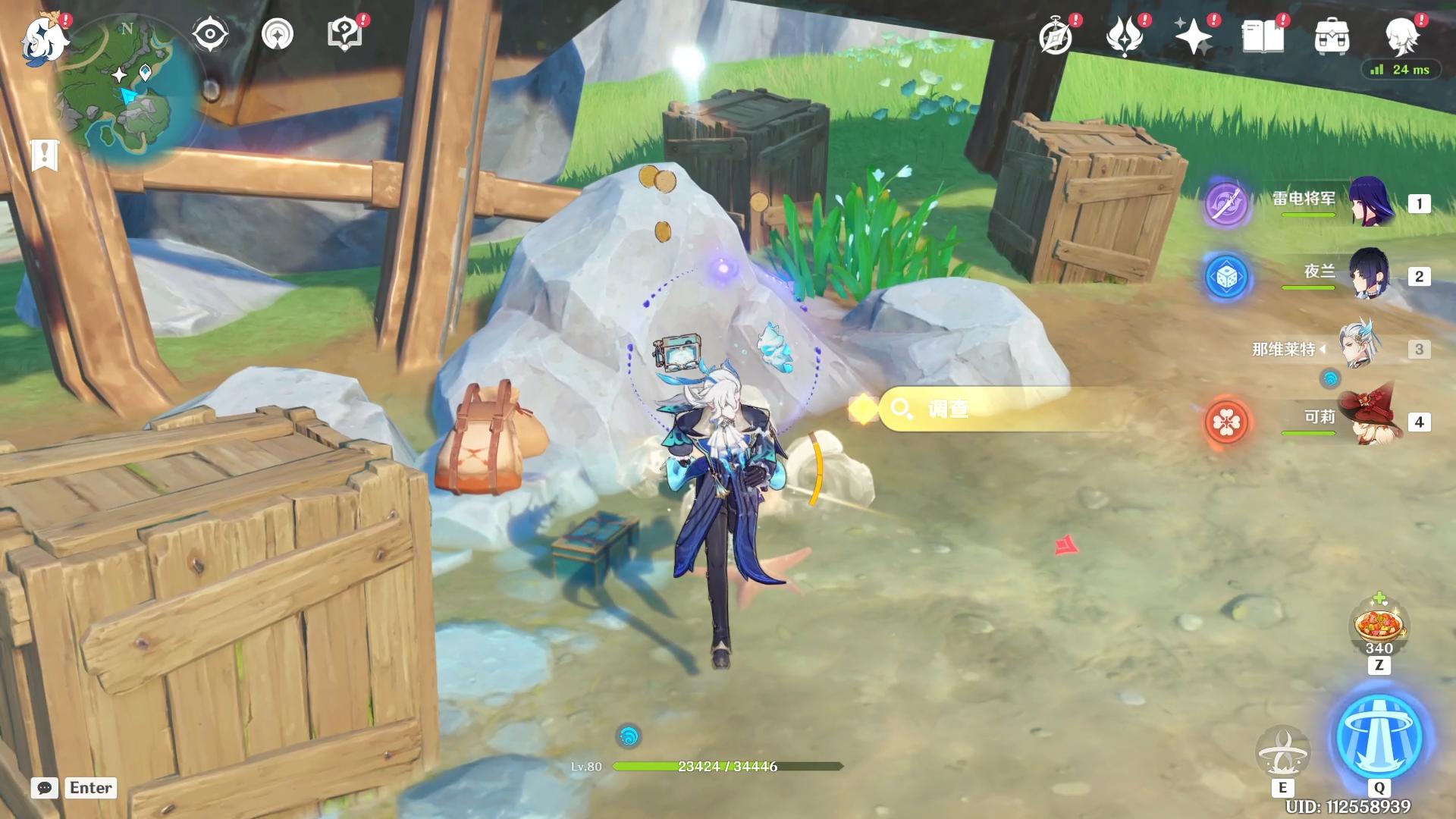Open the compass events icon

(1056, 36)
